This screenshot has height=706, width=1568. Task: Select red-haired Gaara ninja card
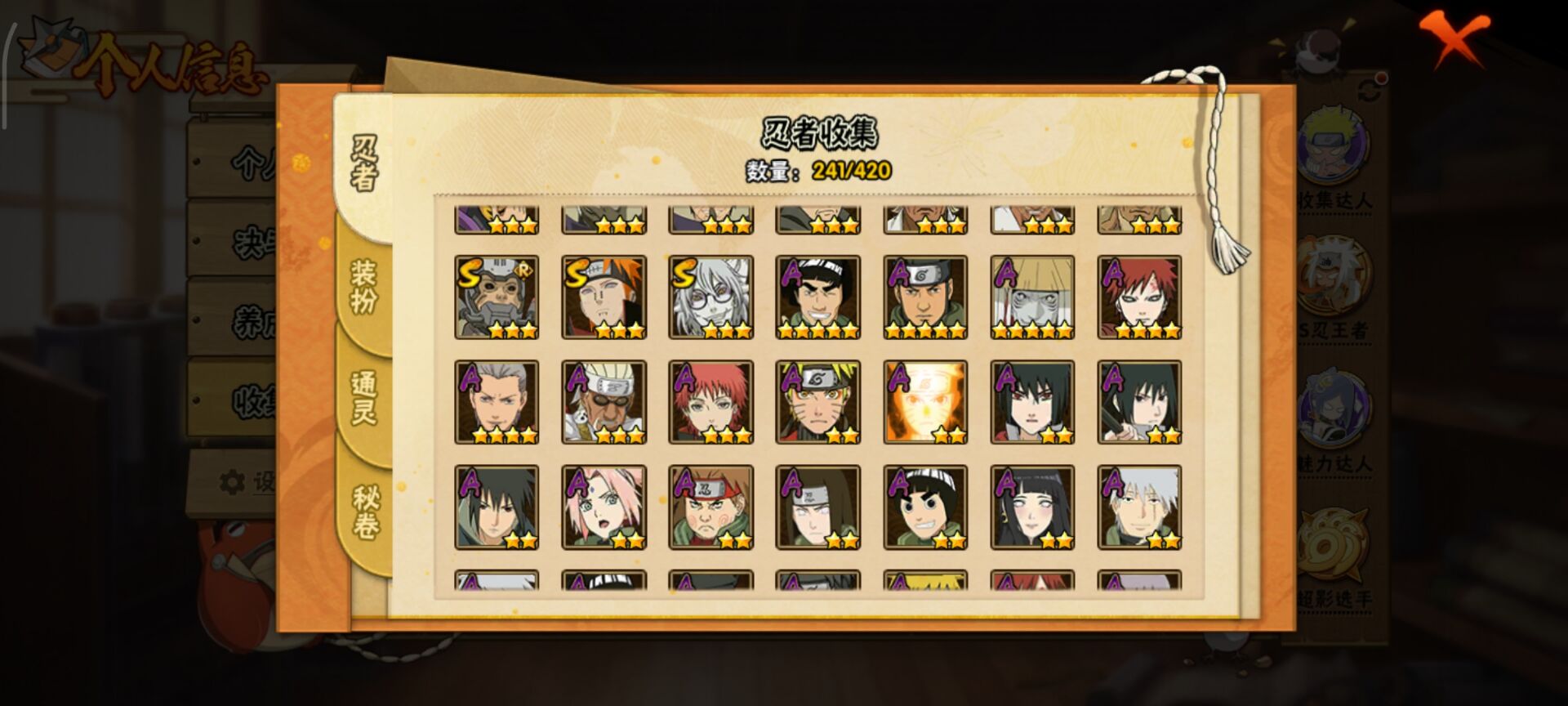point(1139,297)
